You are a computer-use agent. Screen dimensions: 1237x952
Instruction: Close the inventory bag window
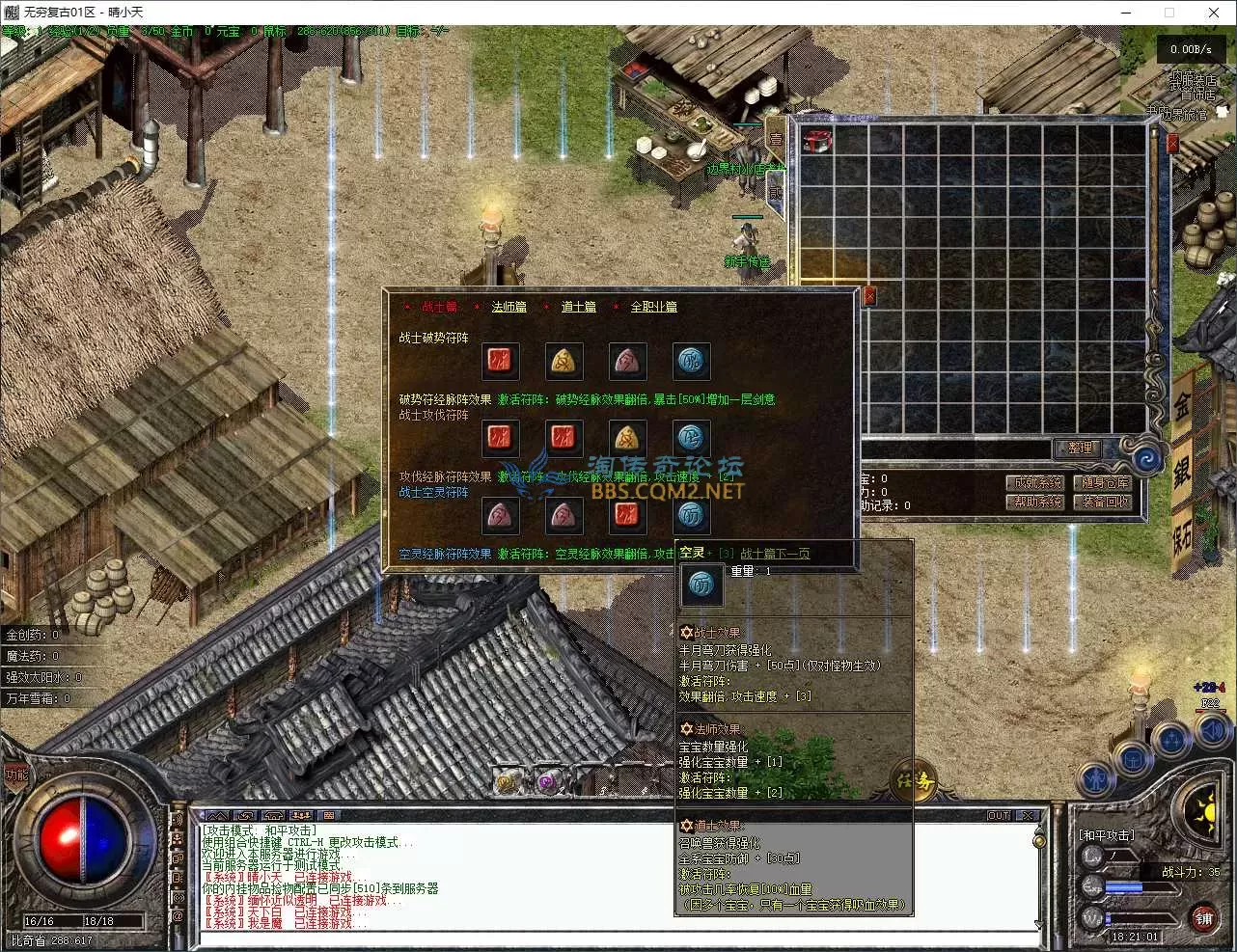[x=1172, y=144]
